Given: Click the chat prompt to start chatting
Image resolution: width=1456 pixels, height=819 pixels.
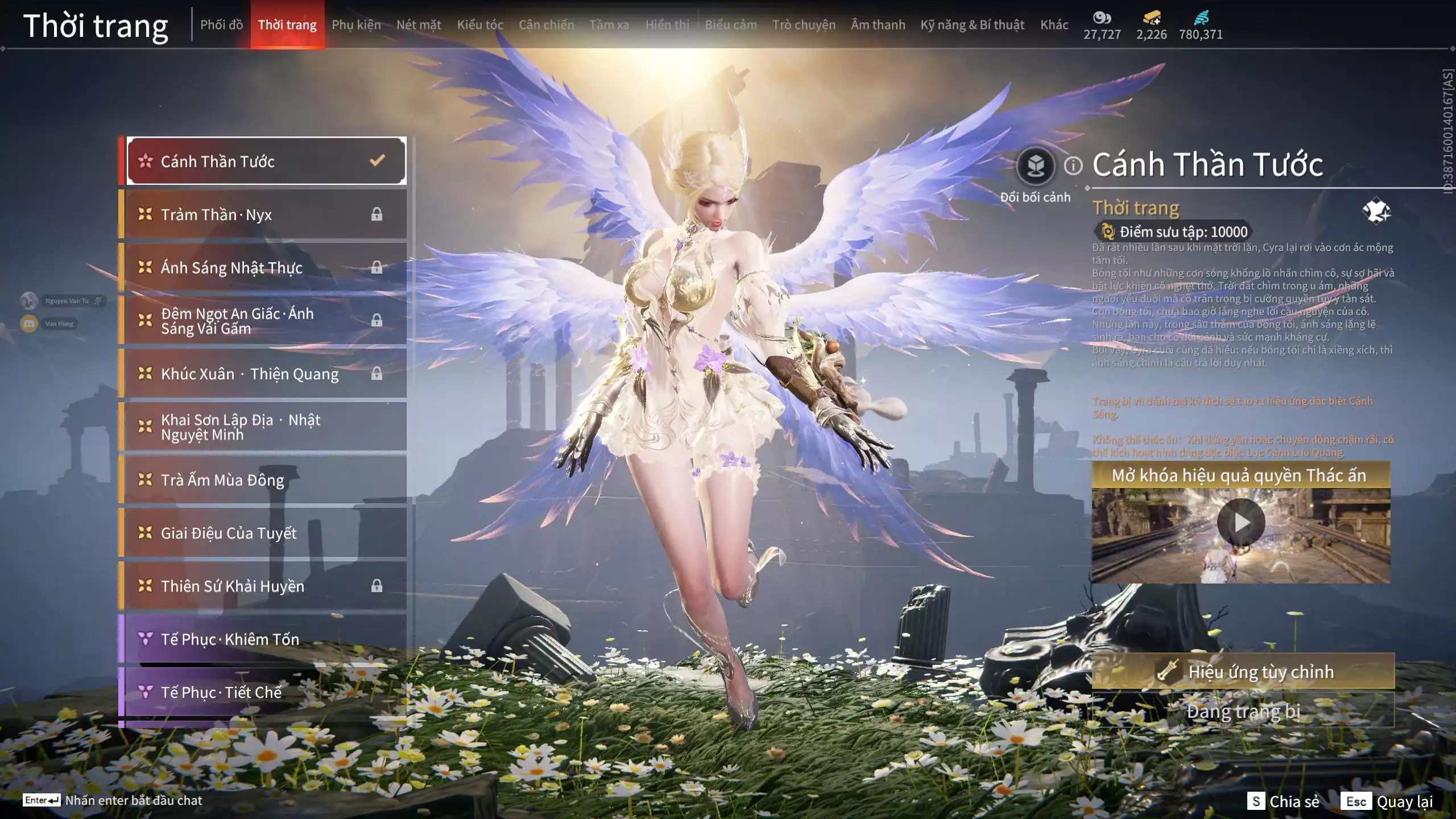Looking at the screenshot, I should (x=133, y=800).
